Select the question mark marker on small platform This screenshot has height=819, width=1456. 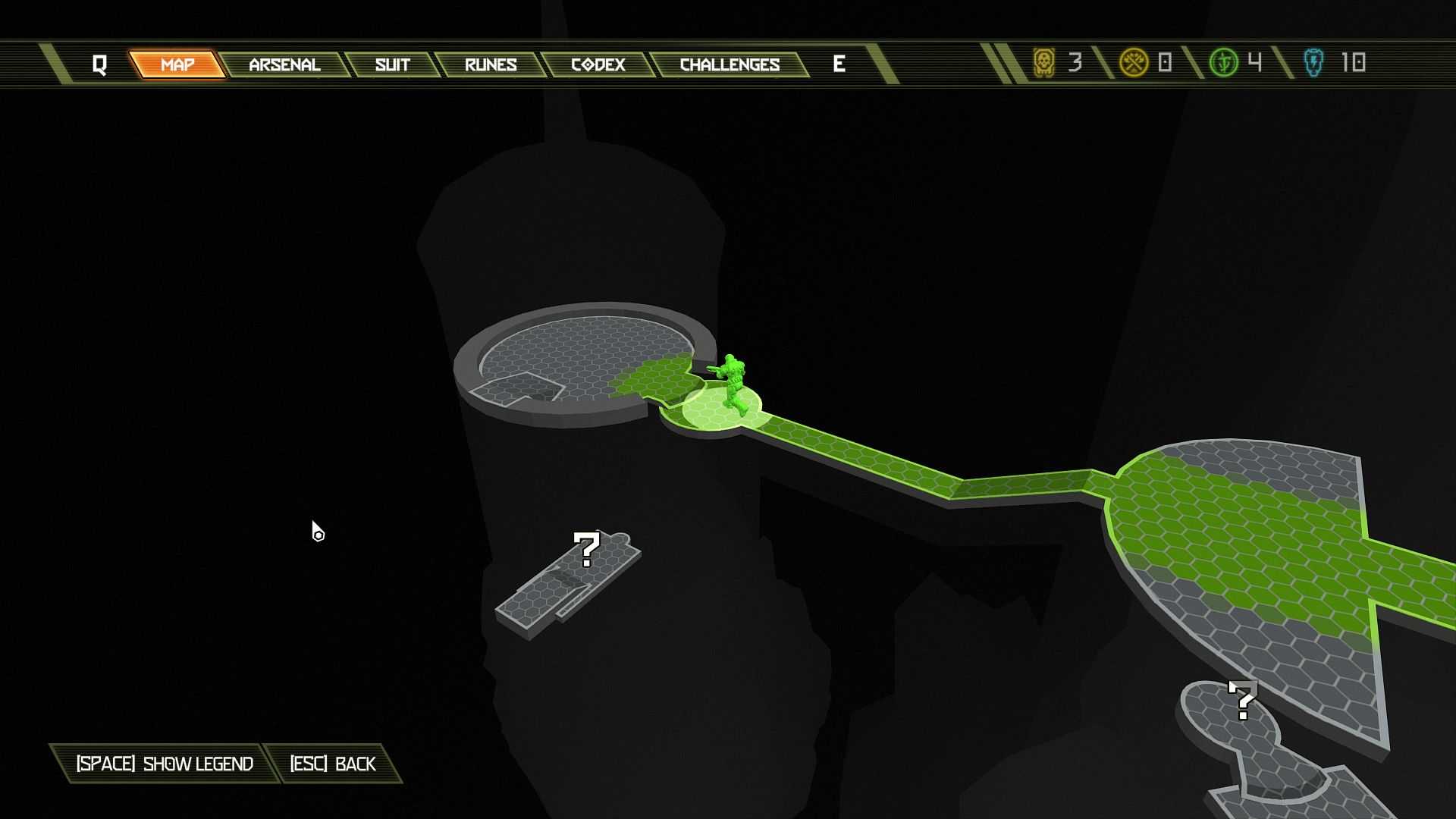[x=587, y=549]
